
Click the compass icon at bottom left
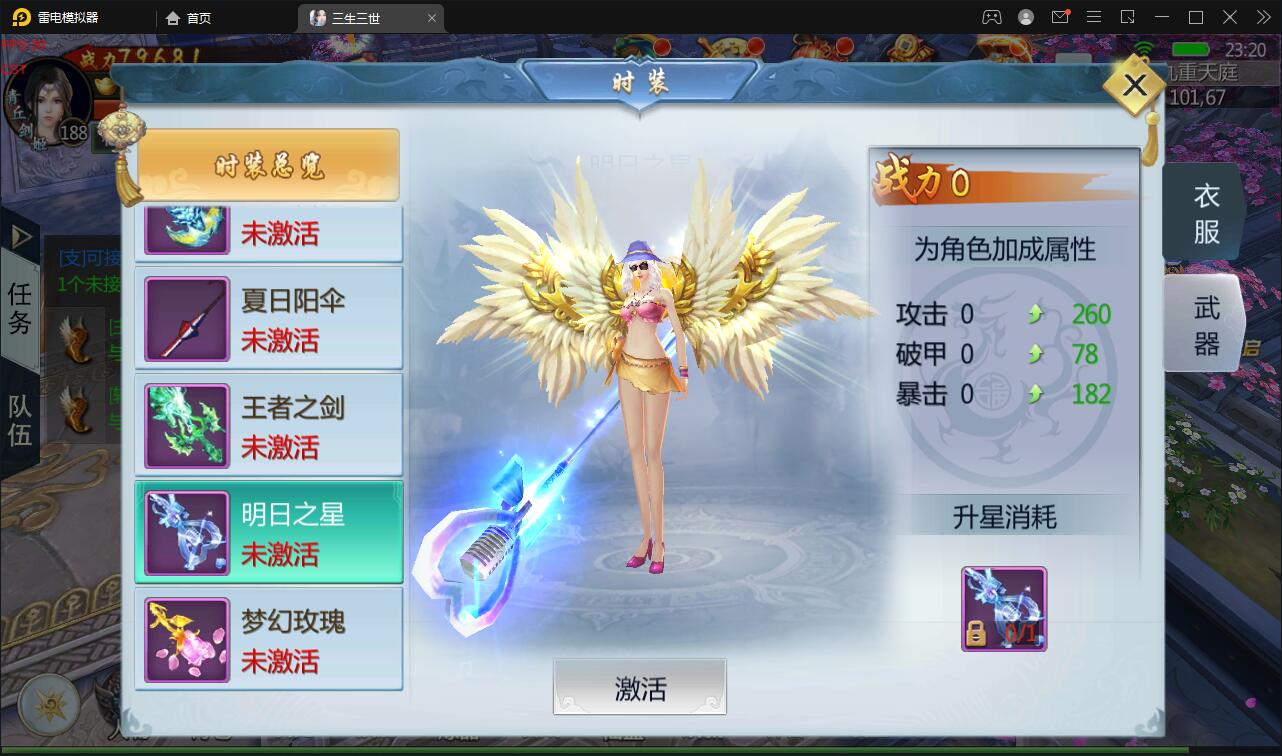point(47,704)
